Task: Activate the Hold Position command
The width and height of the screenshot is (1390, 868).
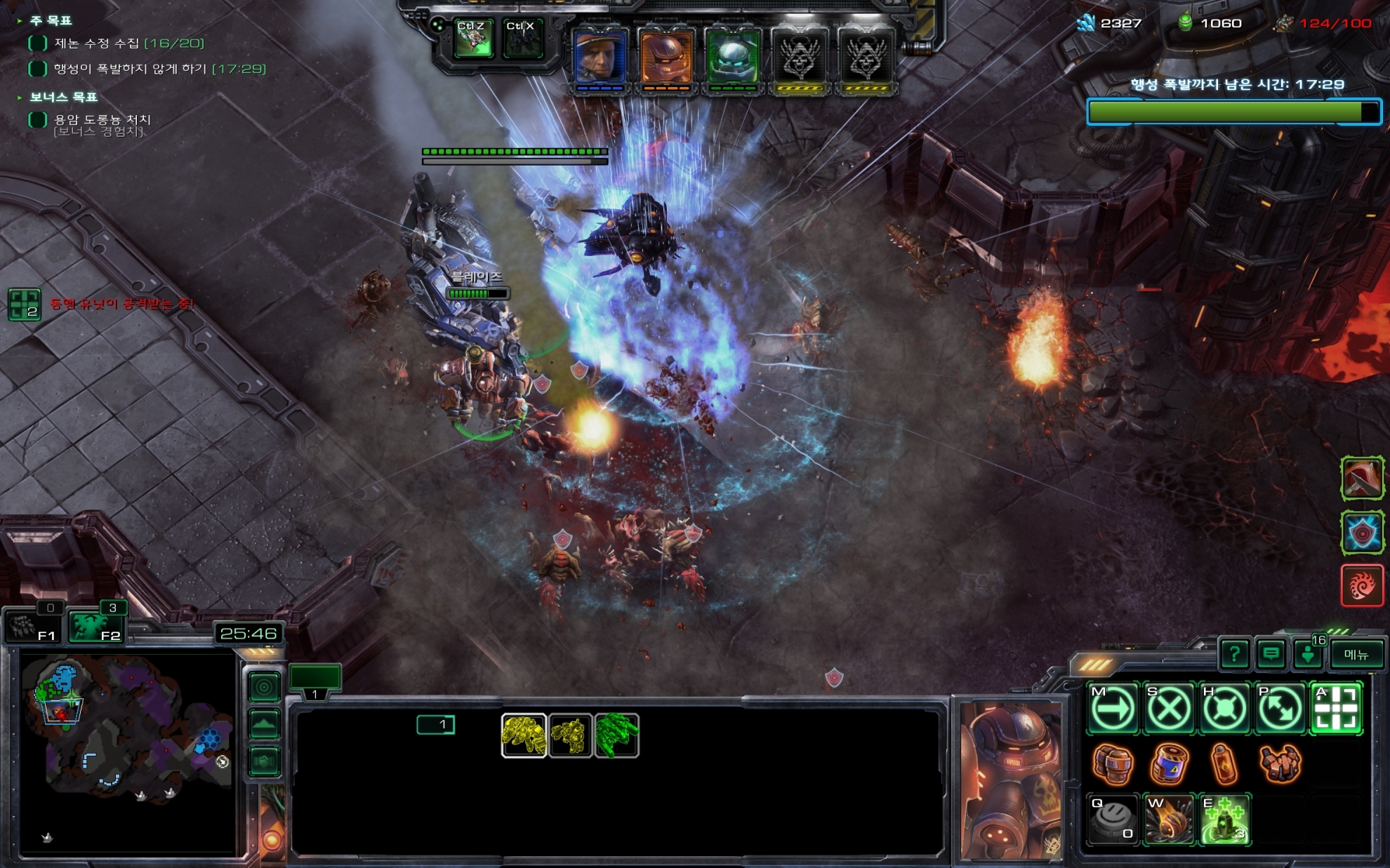Action: (1224, 709)
